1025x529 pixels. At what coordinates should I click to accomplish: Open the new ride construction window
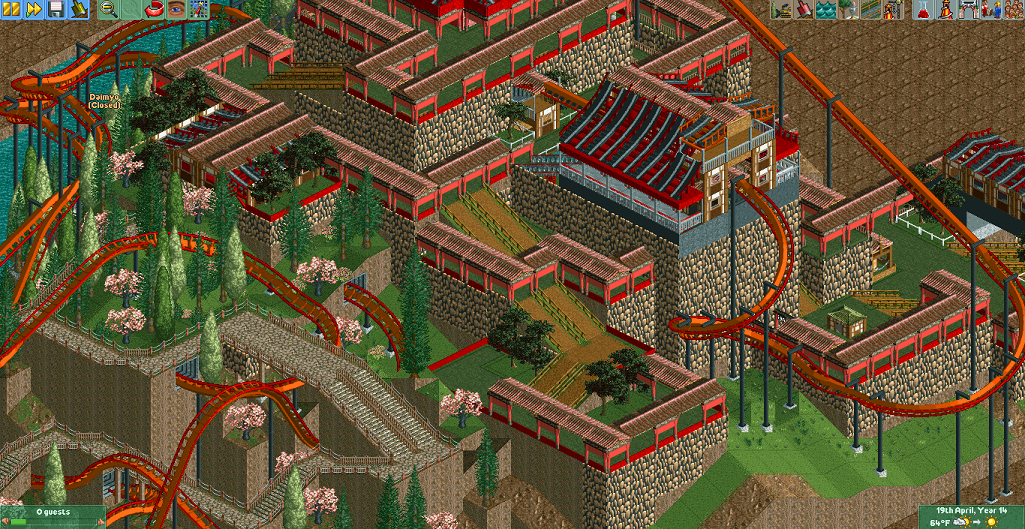(x=891, y=9)
